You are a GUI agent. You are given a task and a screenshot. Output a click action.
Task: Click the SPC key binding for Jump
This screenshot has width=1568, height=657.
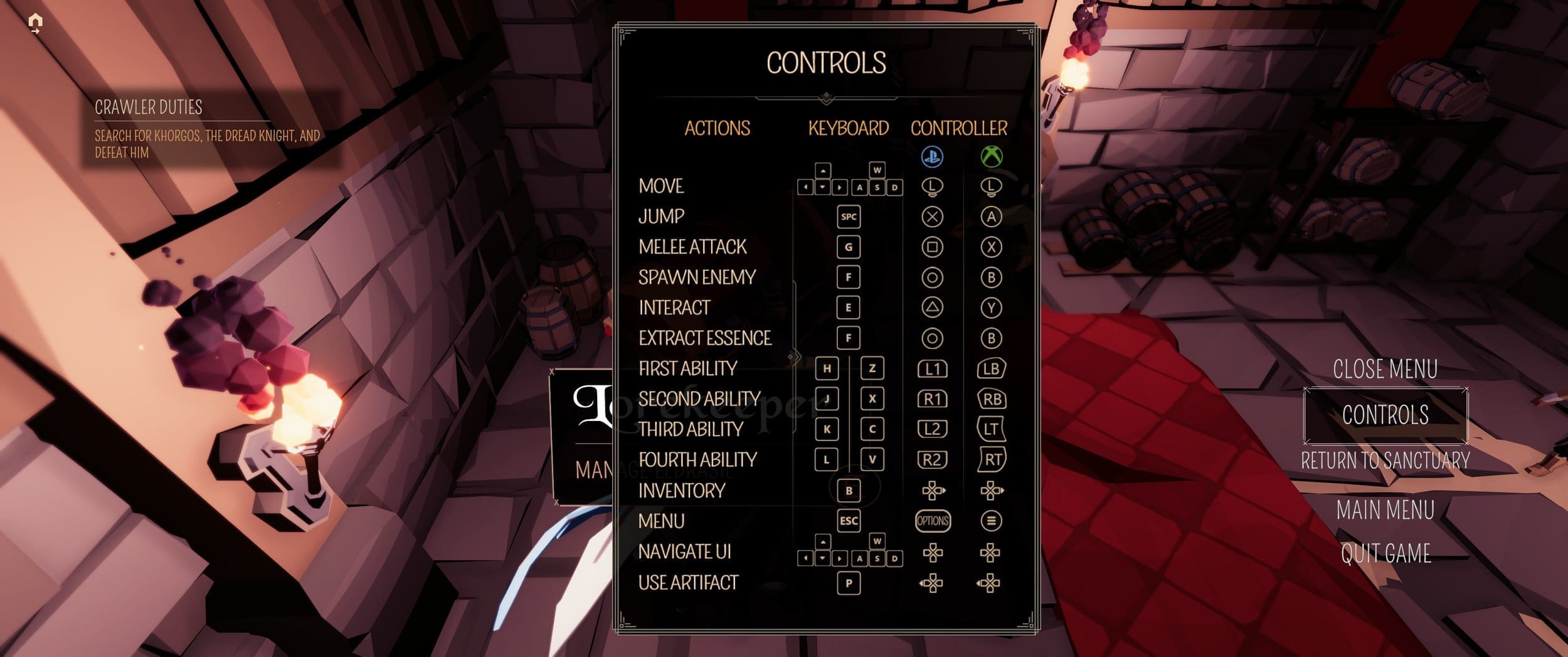(849, 217)
